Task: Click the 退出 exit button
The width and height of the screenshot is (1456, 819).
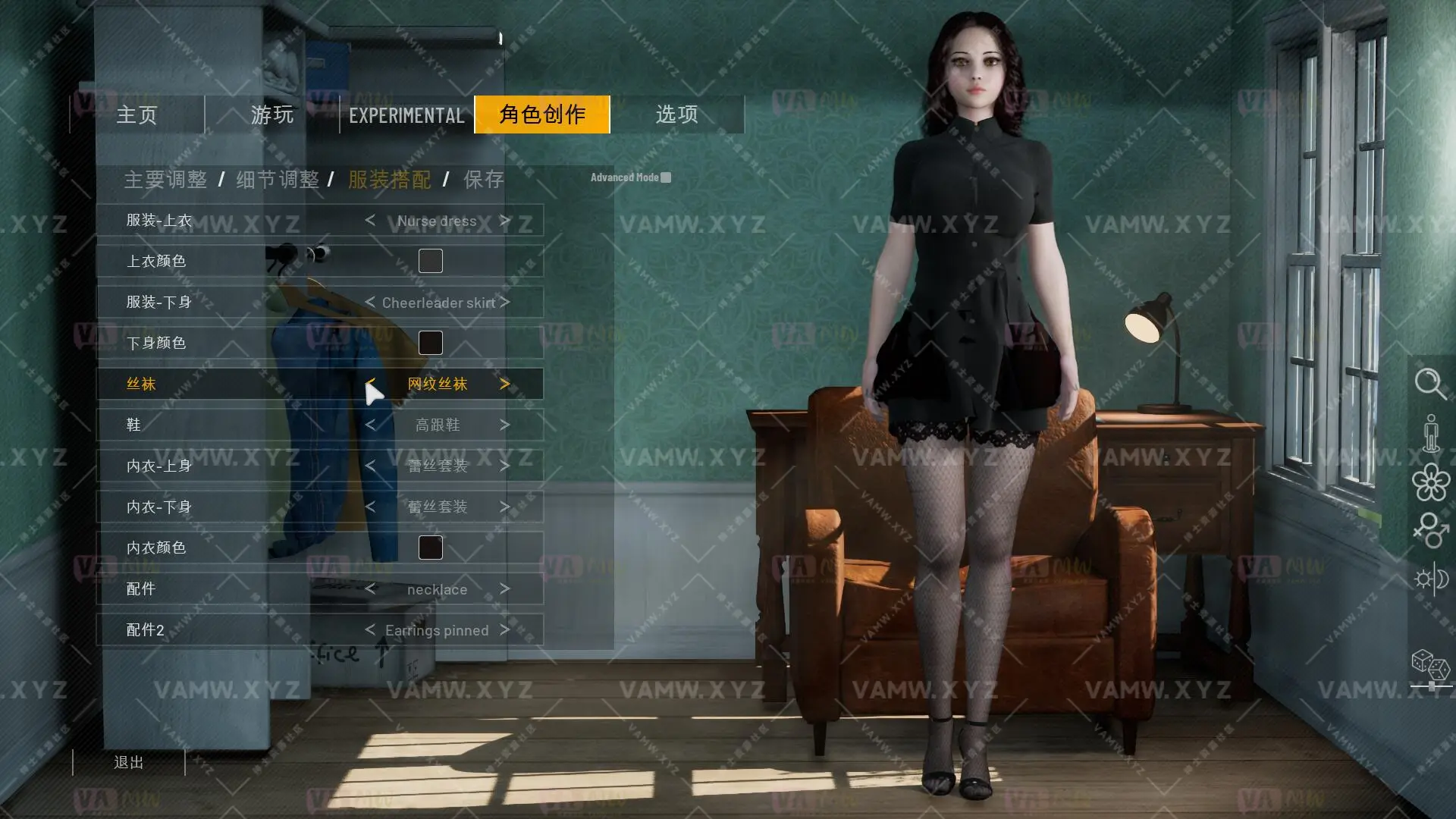Action: click(x=129, y=762)
